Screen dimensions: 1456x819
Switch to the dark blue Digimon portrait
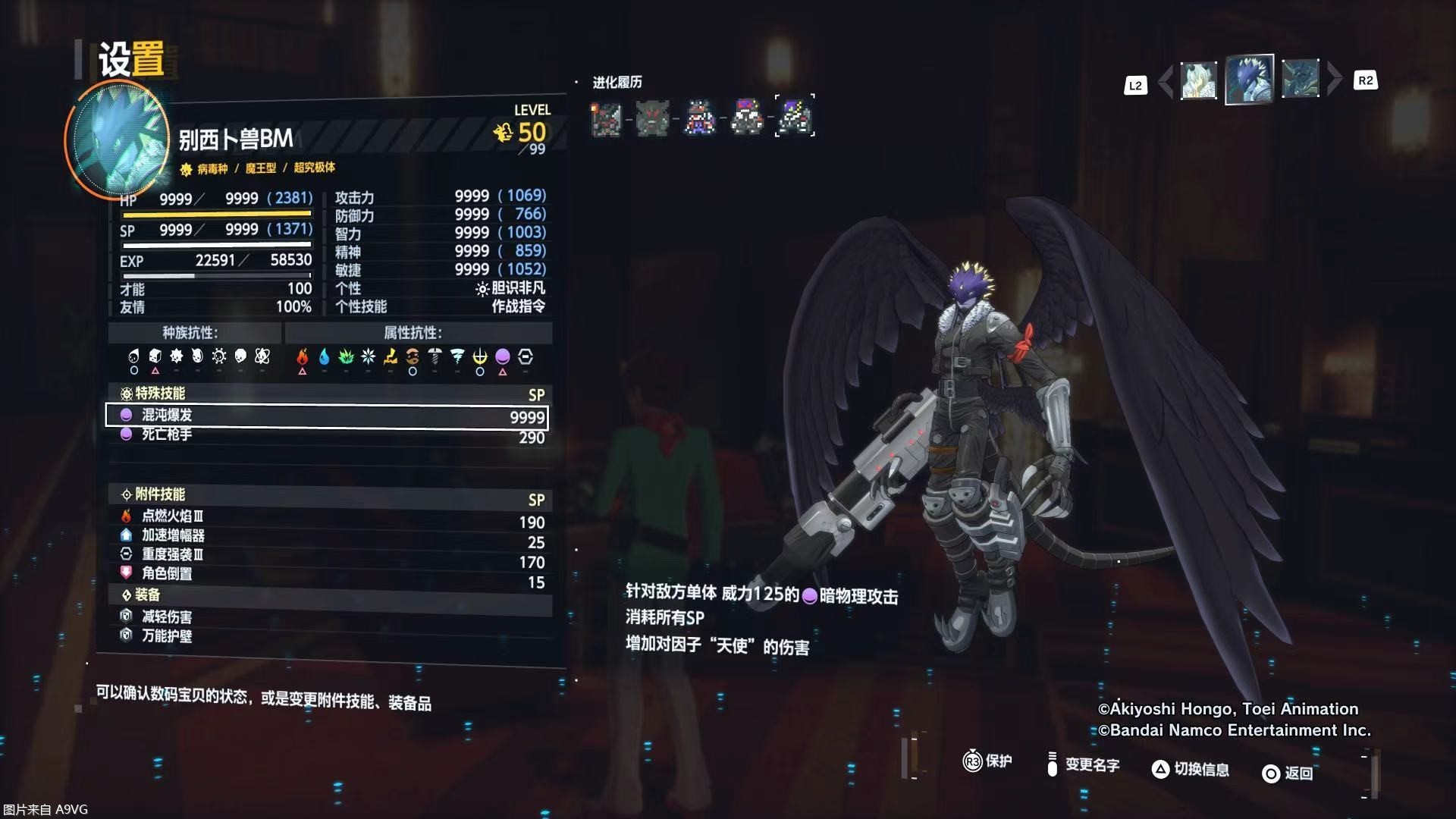coord(1300,79)
